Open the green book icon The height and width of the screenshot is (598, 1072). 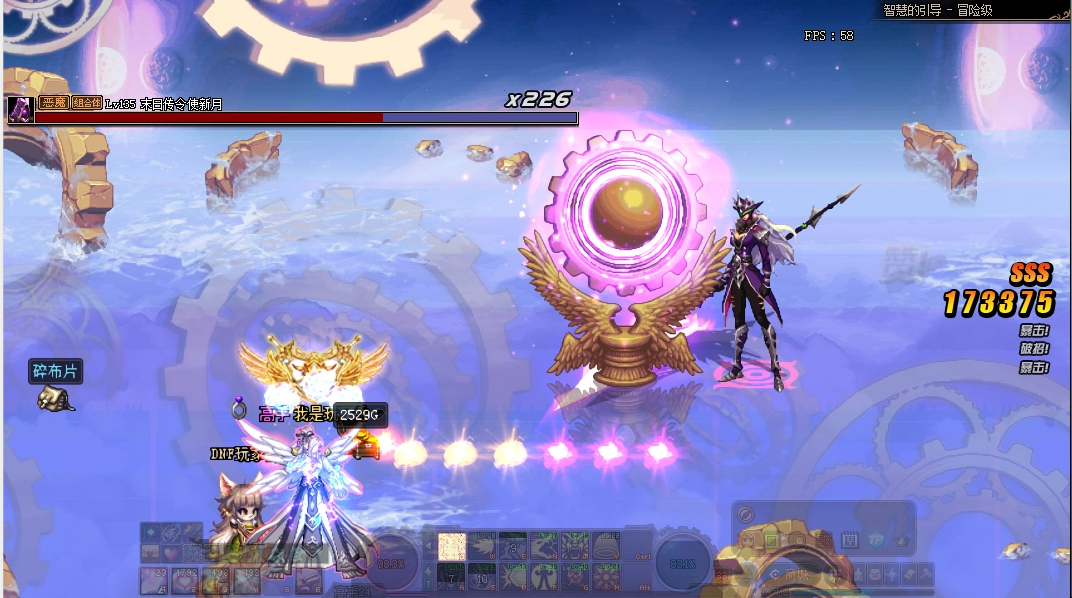775,541
